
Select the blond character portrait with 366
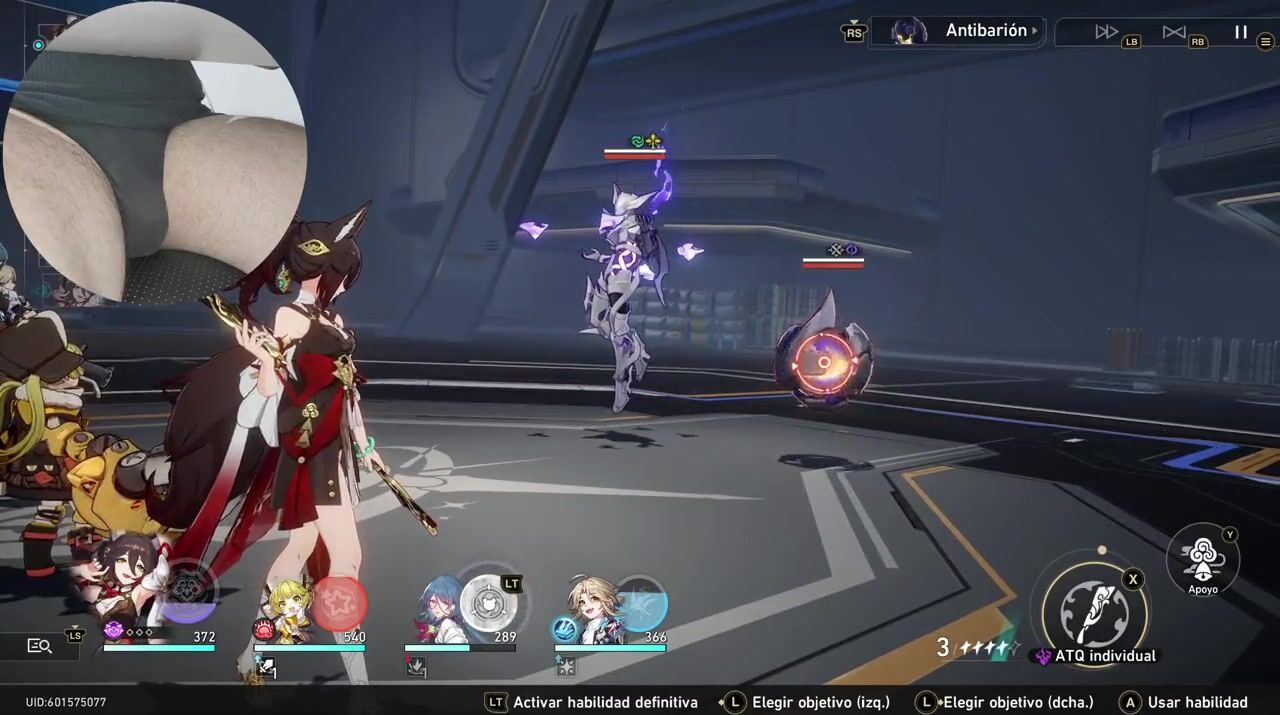point(592,607)
